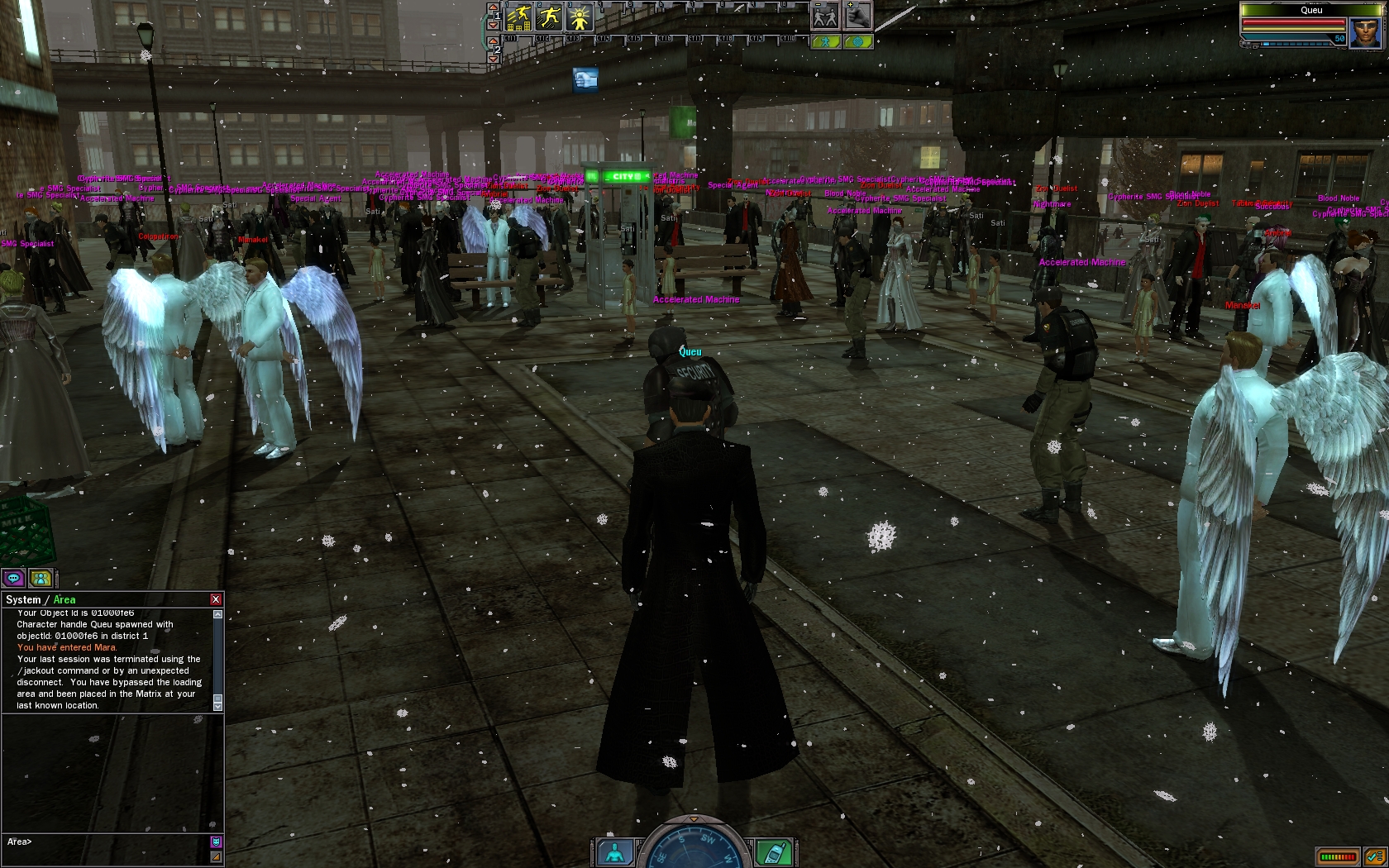The image size is (1389, 868).
Task: Open the purple emote mask button
Action: pos(217,842)
